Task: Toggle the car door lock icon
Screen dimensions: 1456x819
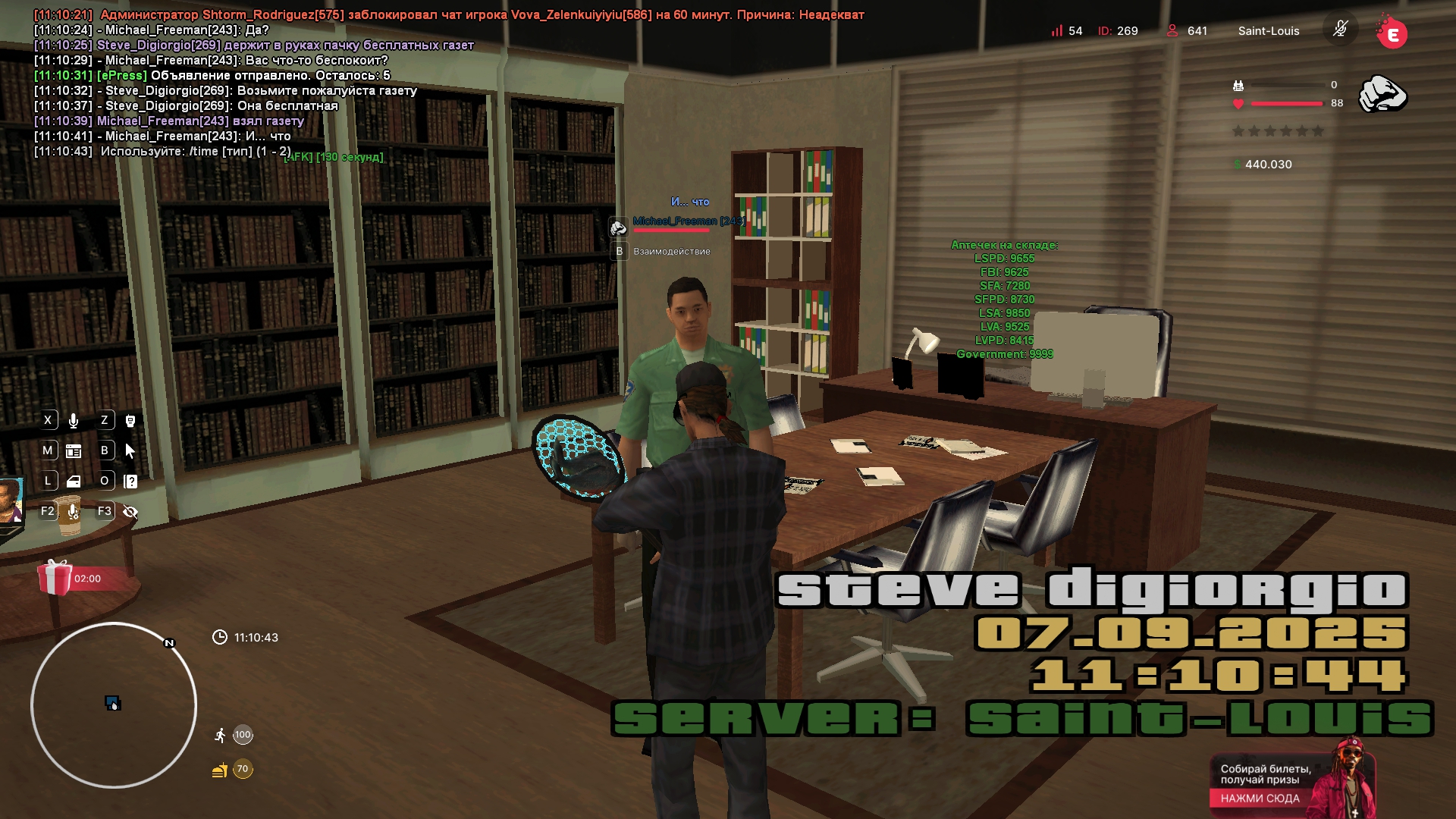Action: pyautogui.click(x=74, y=482)
